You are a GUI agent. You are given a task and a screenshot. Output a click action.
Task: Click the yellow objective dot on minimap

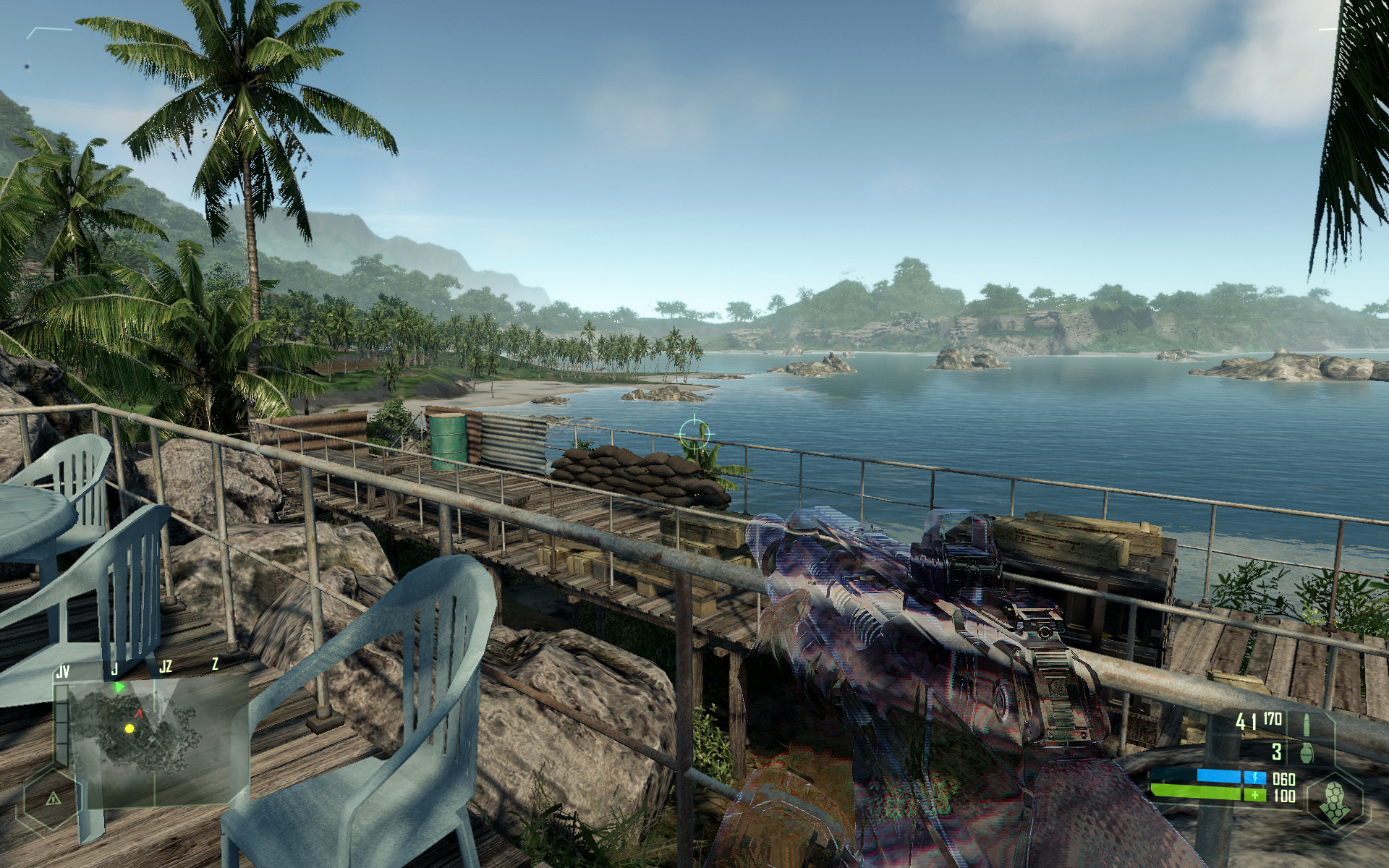pyautogui.click(x=129, y=728)
